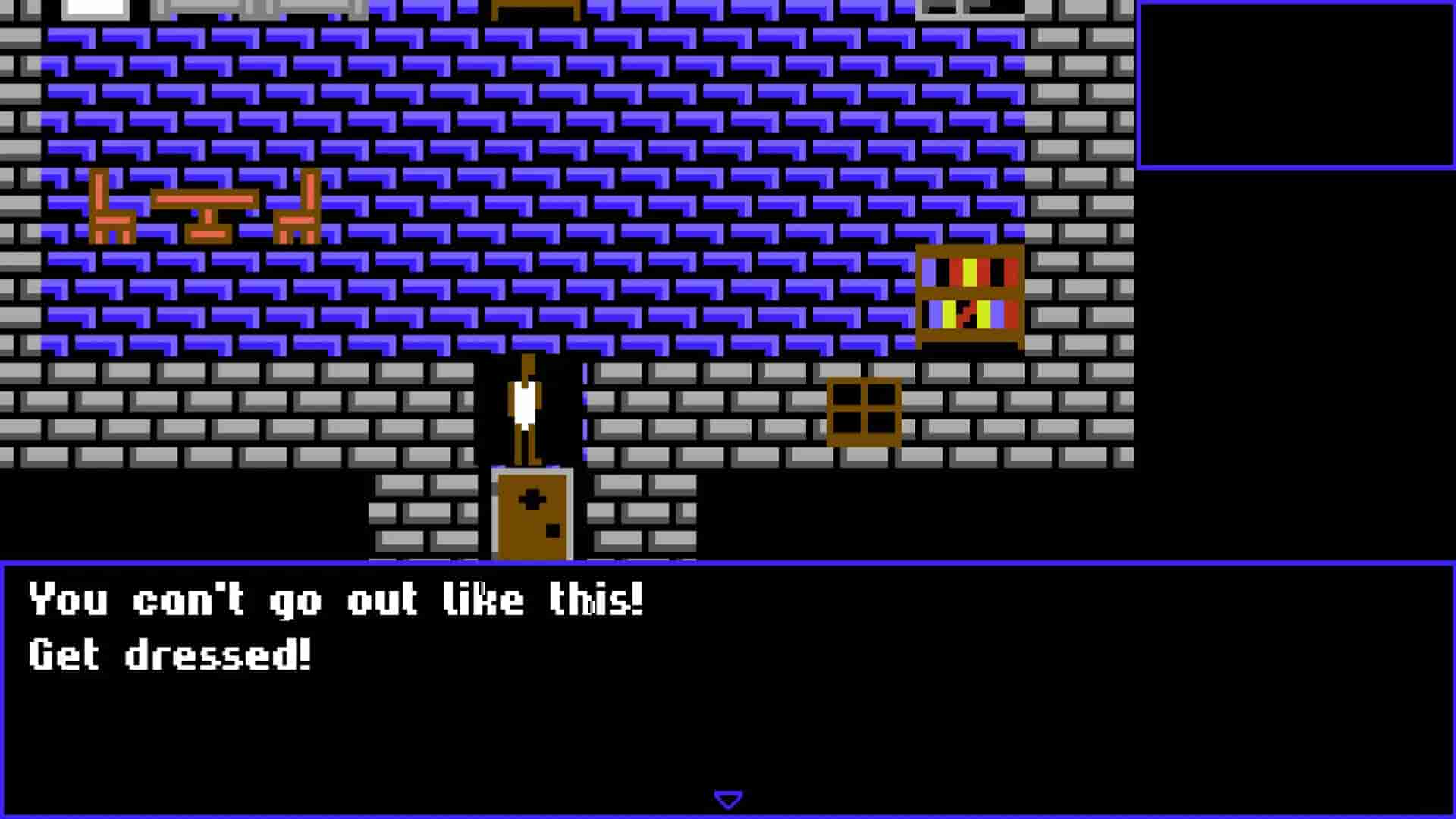Select the dialogue text box at the bottom
This screenshot has width=1456, height=819.
click(x=728, y=682)
